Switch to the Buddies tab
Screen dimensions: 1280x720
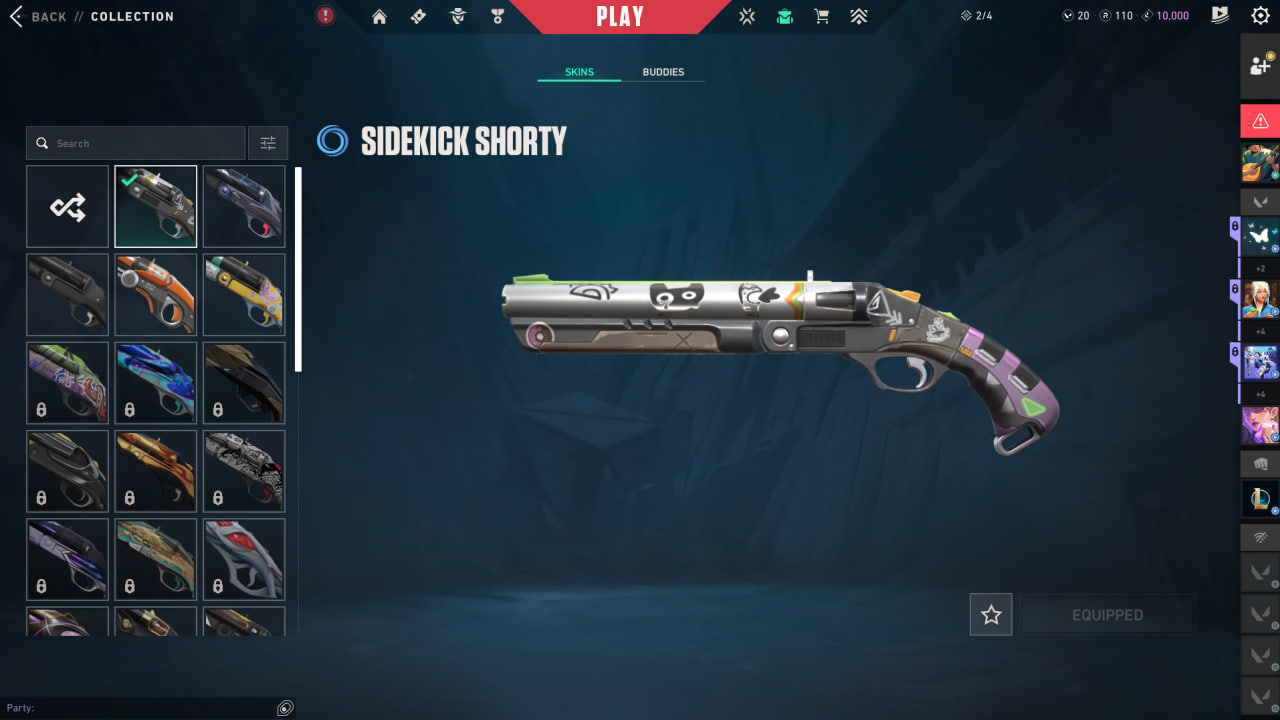663,72
